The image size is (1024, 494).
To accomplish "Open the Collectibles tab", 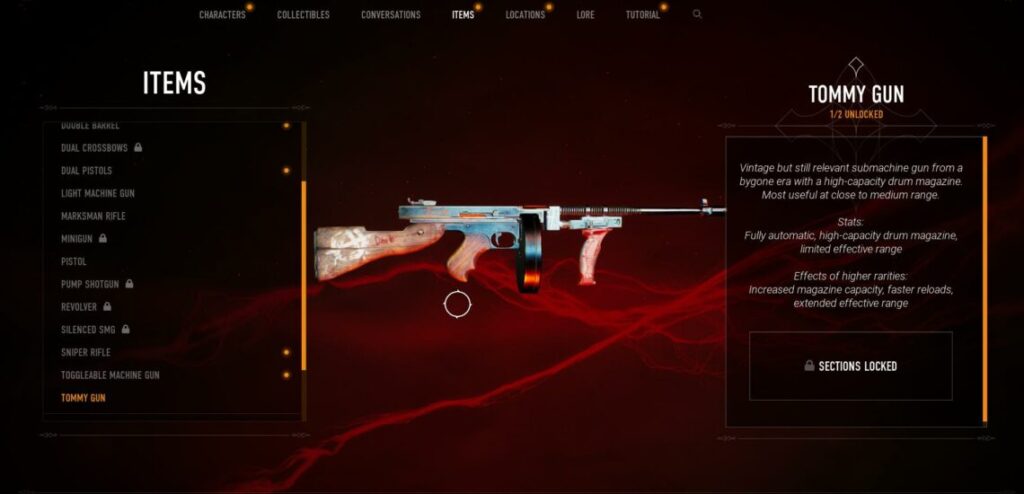I will coord(303,15).
